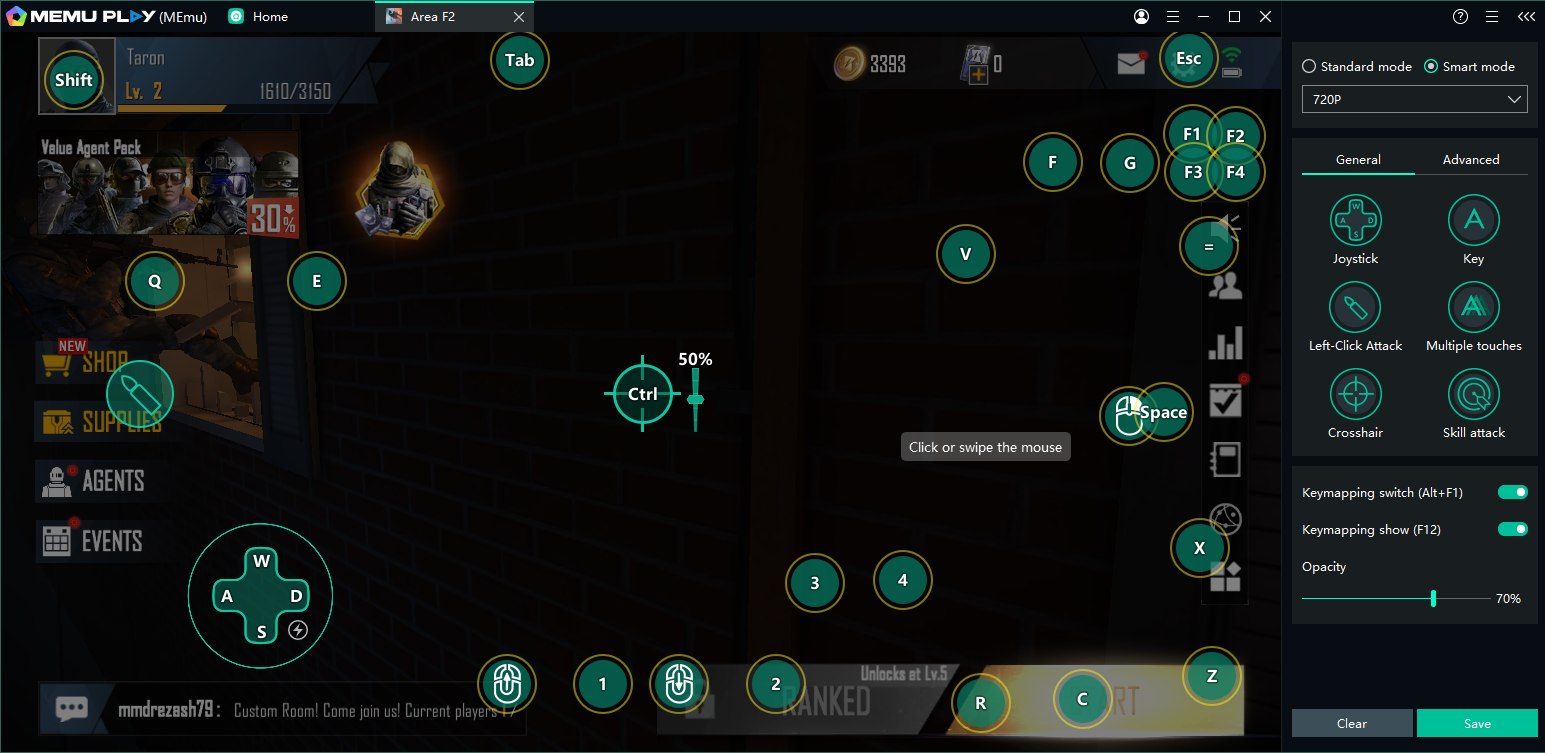Viewport: 1545px width, 753px height.
Task: Click the Taron player profile avatar
Action: [77, 78]
